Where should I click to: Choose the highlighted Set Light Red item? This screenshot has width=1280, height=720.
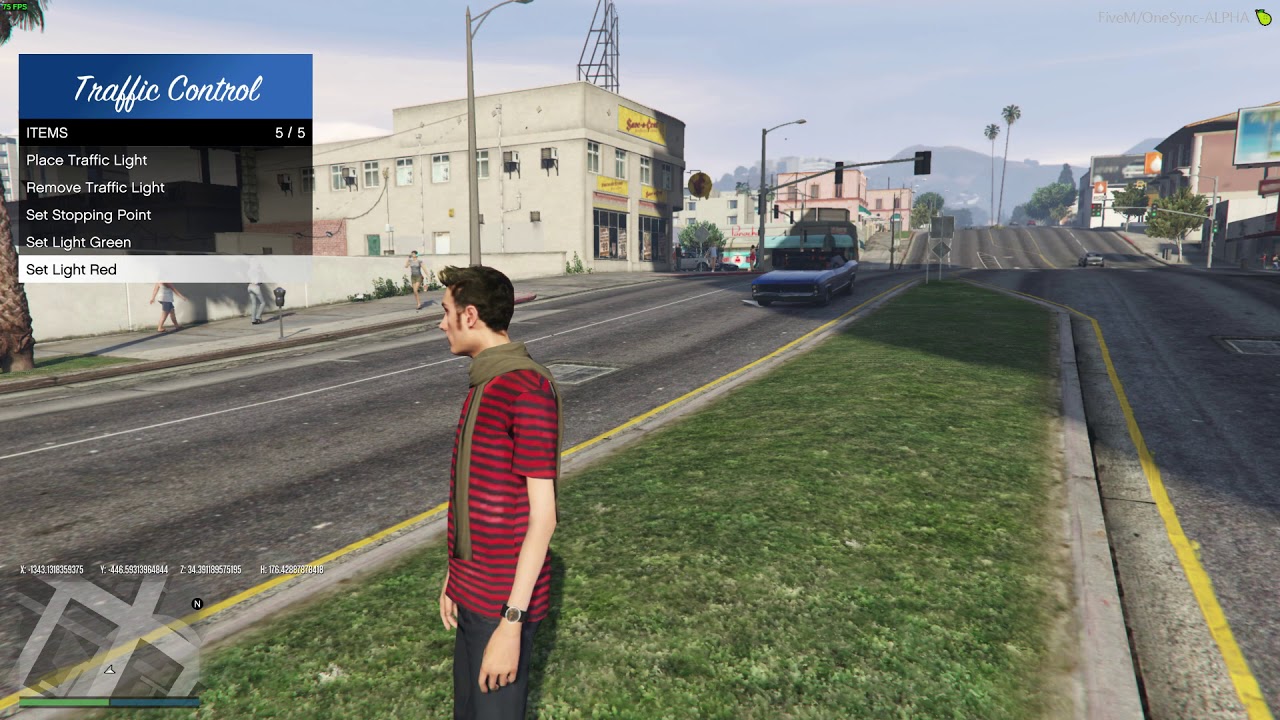tap(72, 270)
